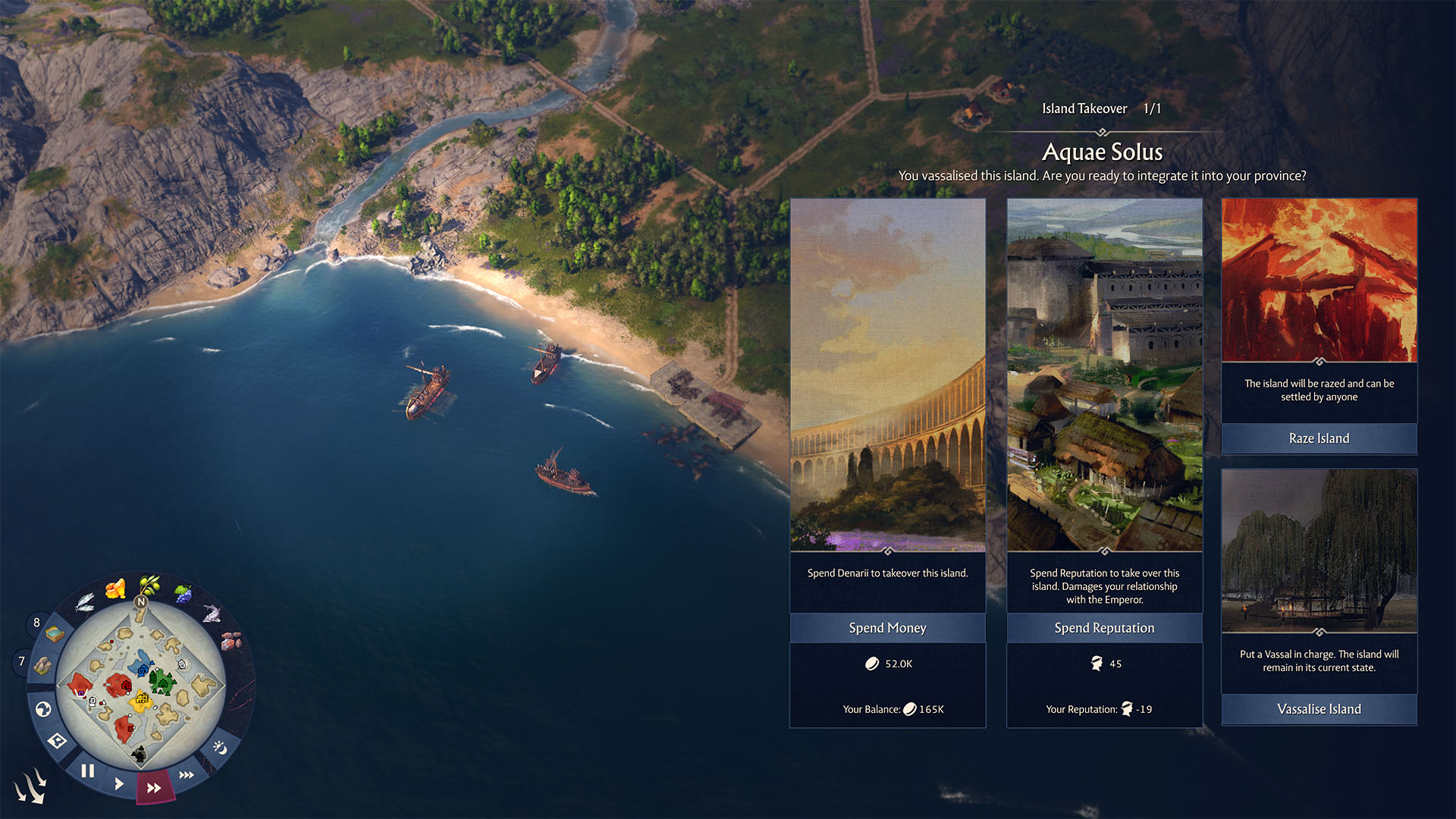Viewport: 1456px width, 819px height.
Task: Switch to triple fast-forward speed
Action: click(x=187, y=774)
